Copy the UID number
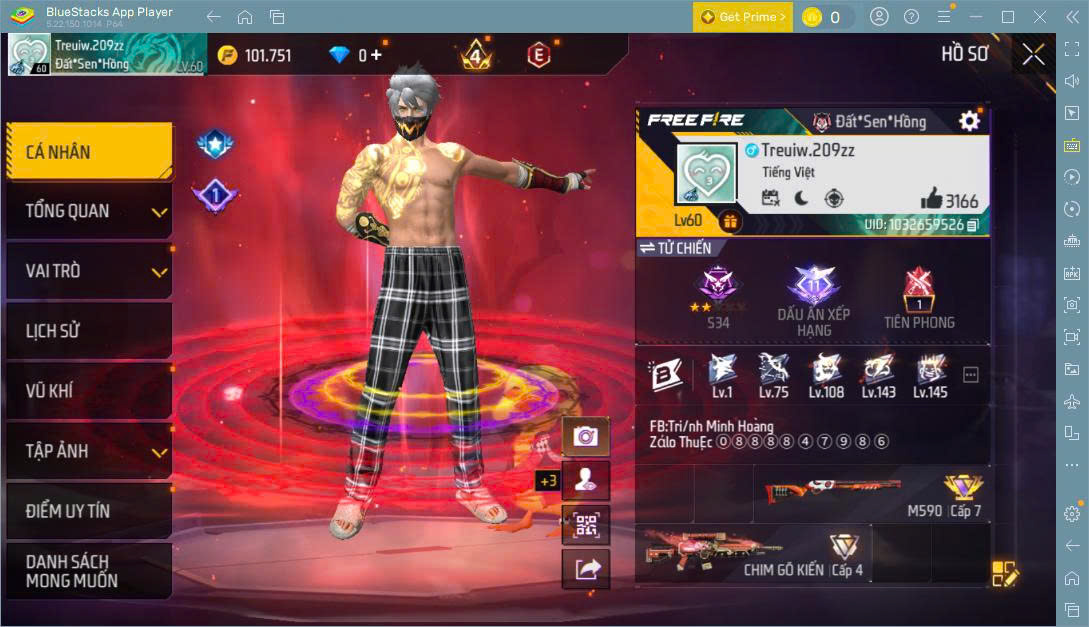Viewport: 1089px width, 627px height. (973, 225)
